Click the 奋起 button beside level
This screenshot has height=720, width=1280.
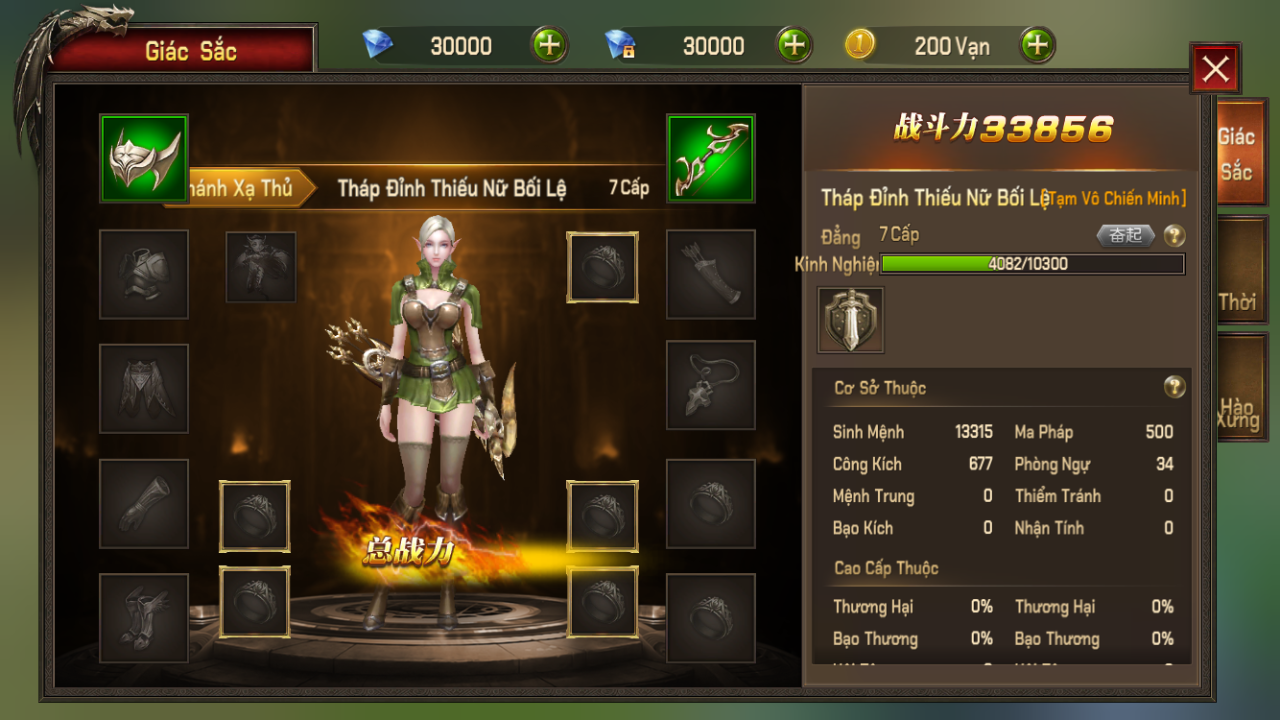click(x=1125, y=236)
